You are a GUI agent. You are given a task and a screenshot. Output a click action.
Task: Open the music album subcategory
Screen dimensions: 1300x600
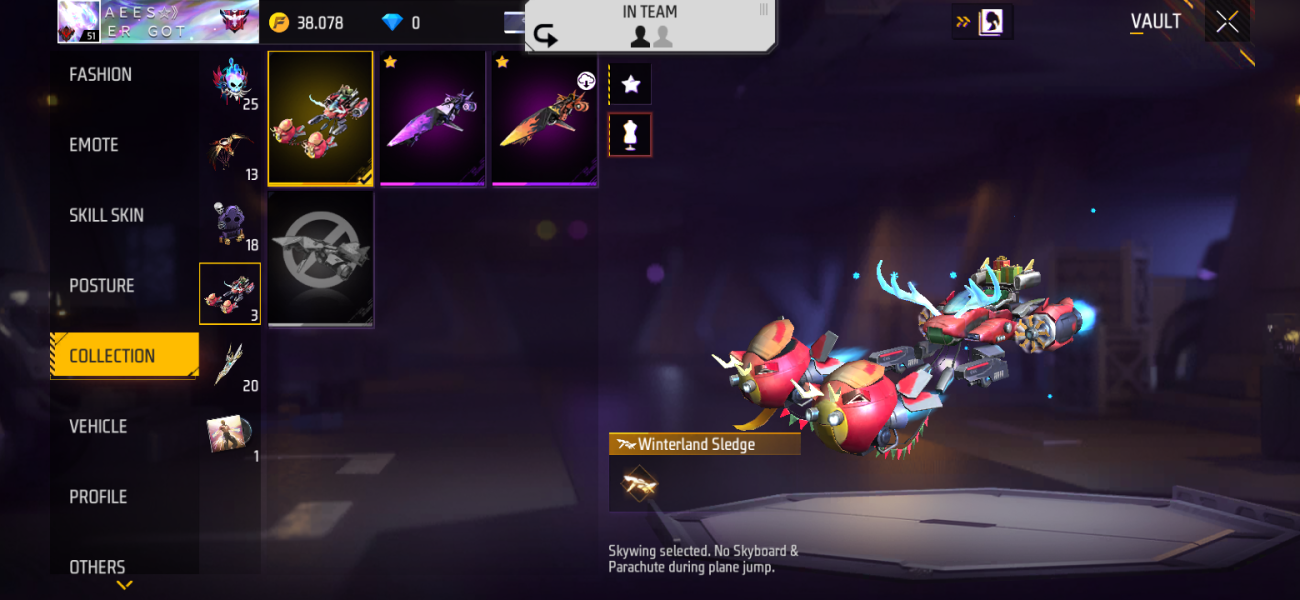pyautogui.click(x=230, y=434)
